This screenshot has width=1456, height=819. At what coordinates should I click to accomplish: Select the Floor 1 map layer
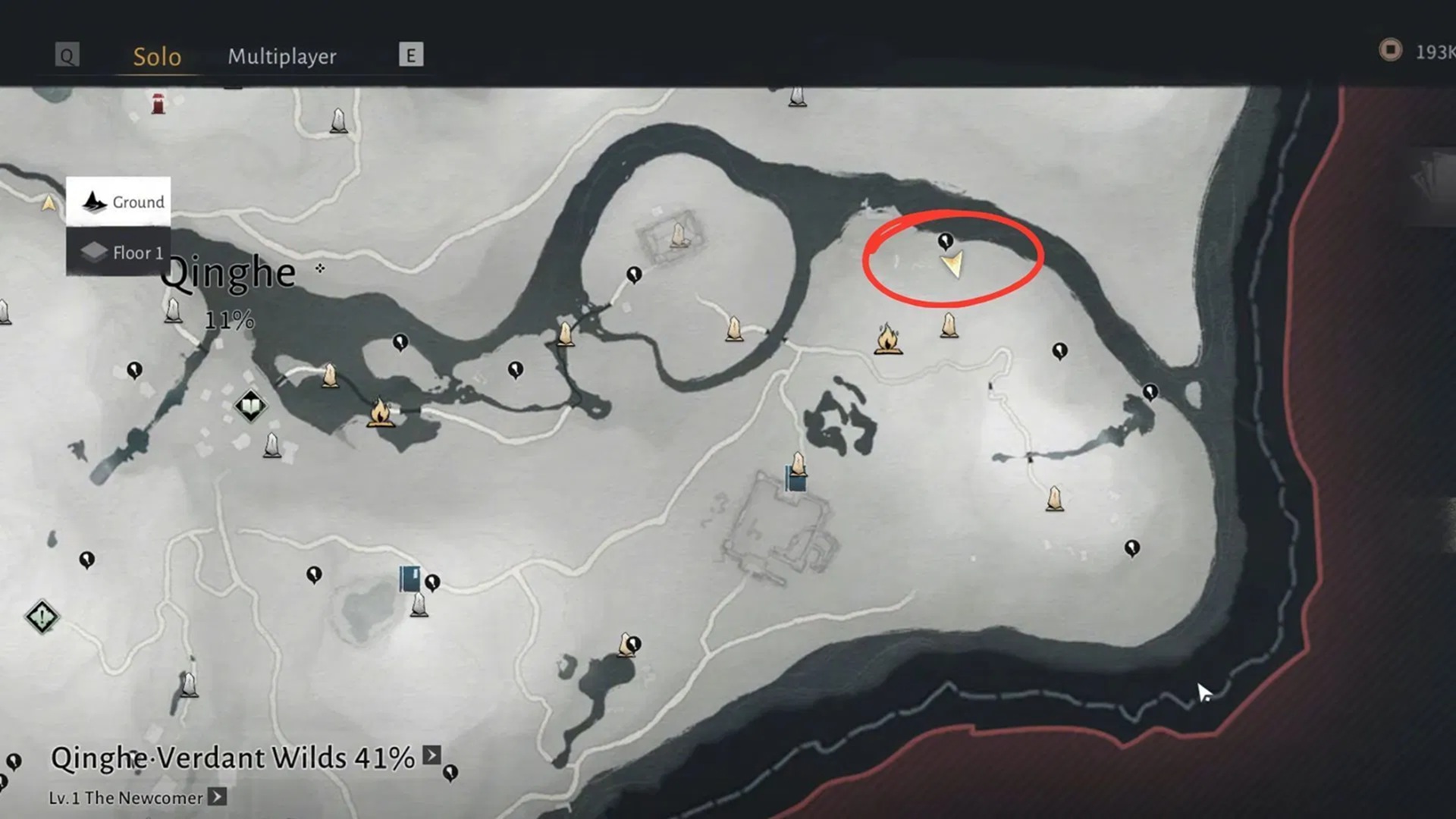[x=119, y=253]
